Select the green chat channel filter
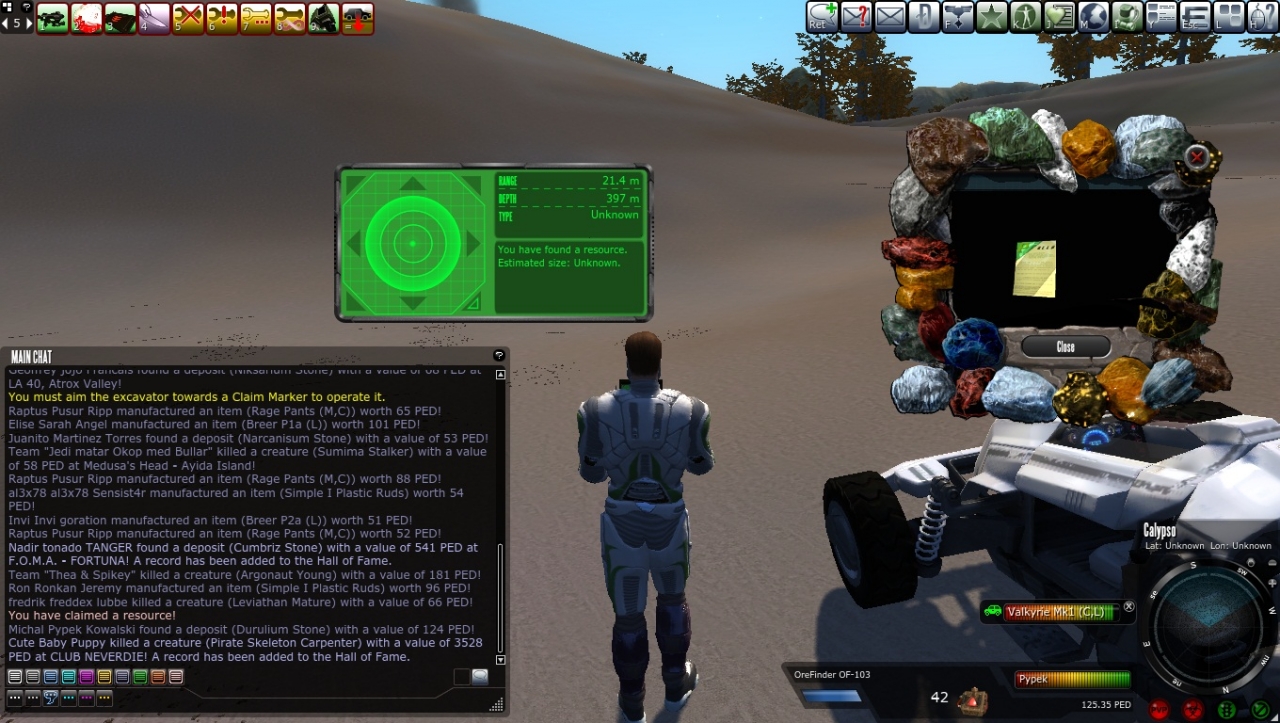1280x723 pixels. [x=140, y=677]
